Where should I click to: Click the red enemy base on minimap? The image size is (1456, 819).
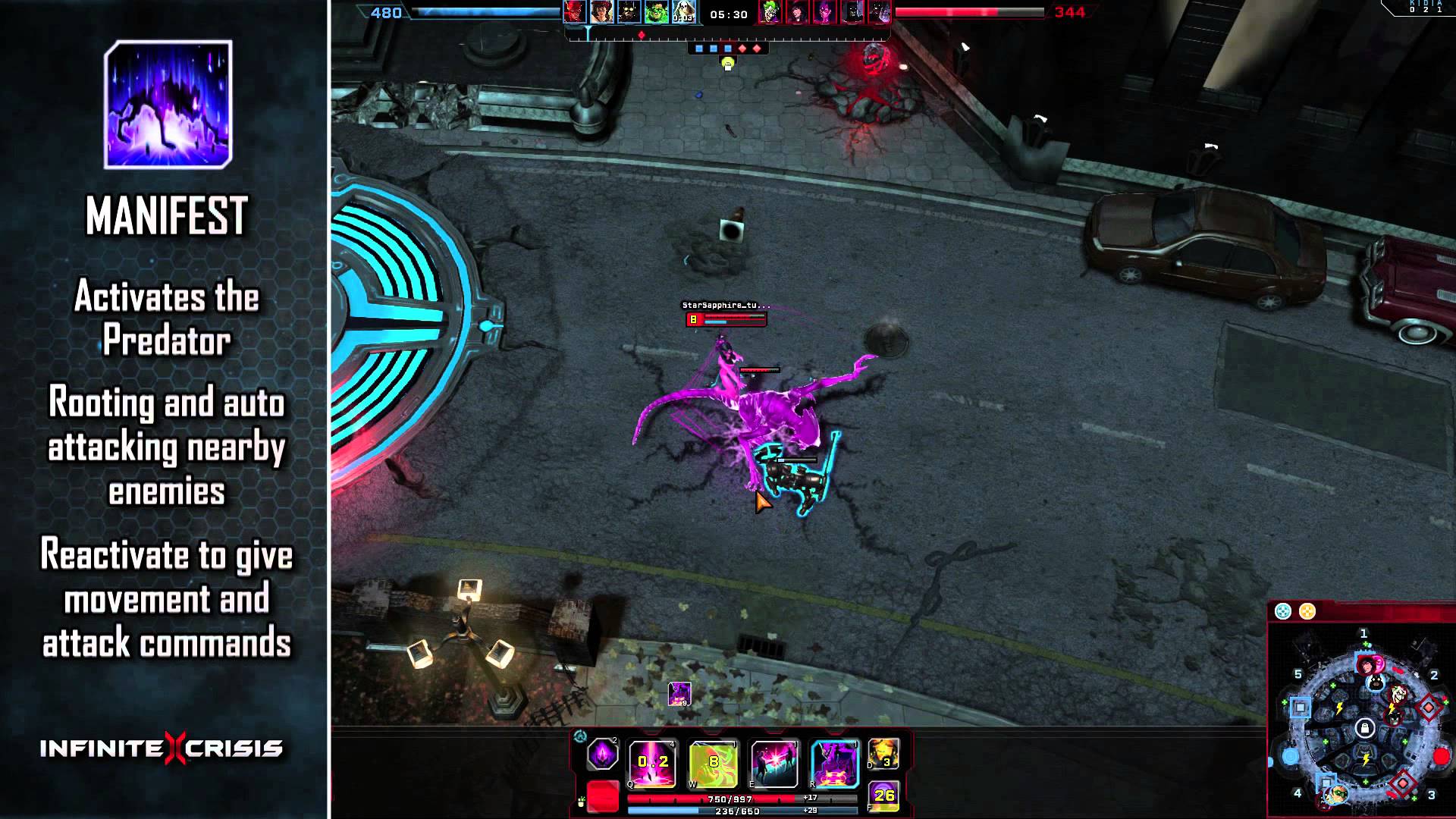pos(1441,756)
